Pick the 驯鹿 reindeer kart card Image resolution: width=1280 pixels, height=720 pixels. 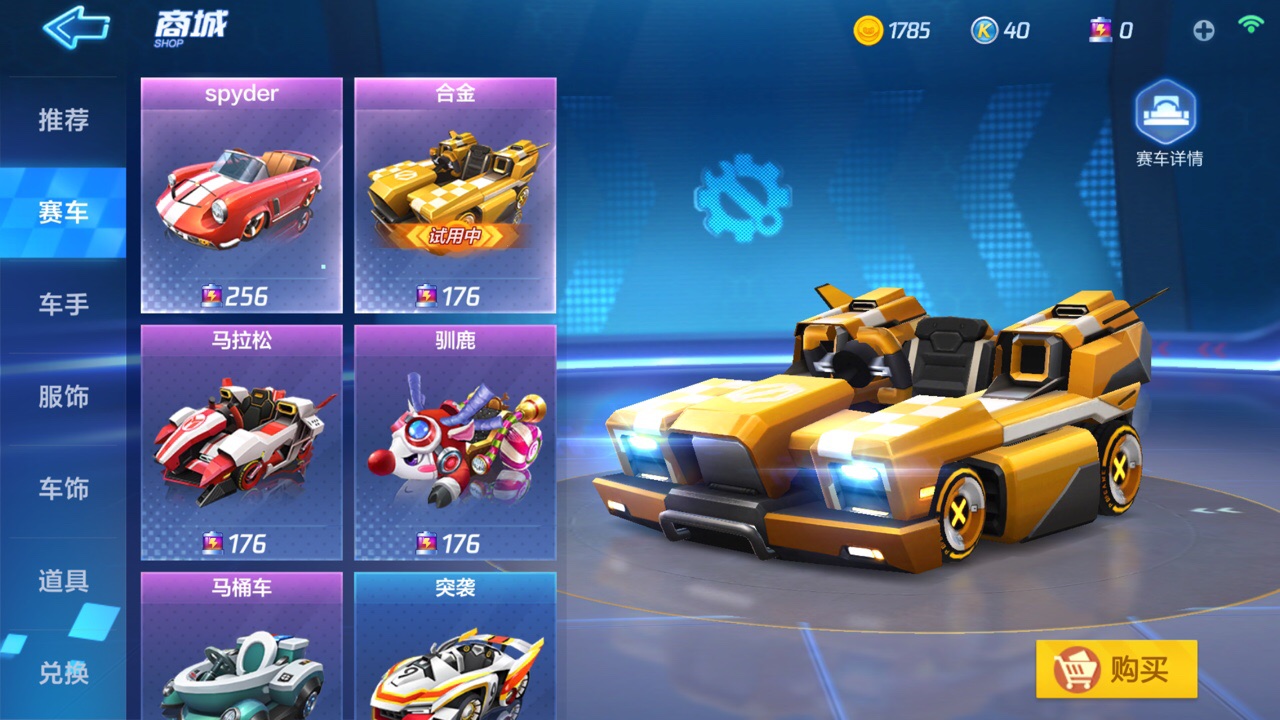tap(455, 442)
